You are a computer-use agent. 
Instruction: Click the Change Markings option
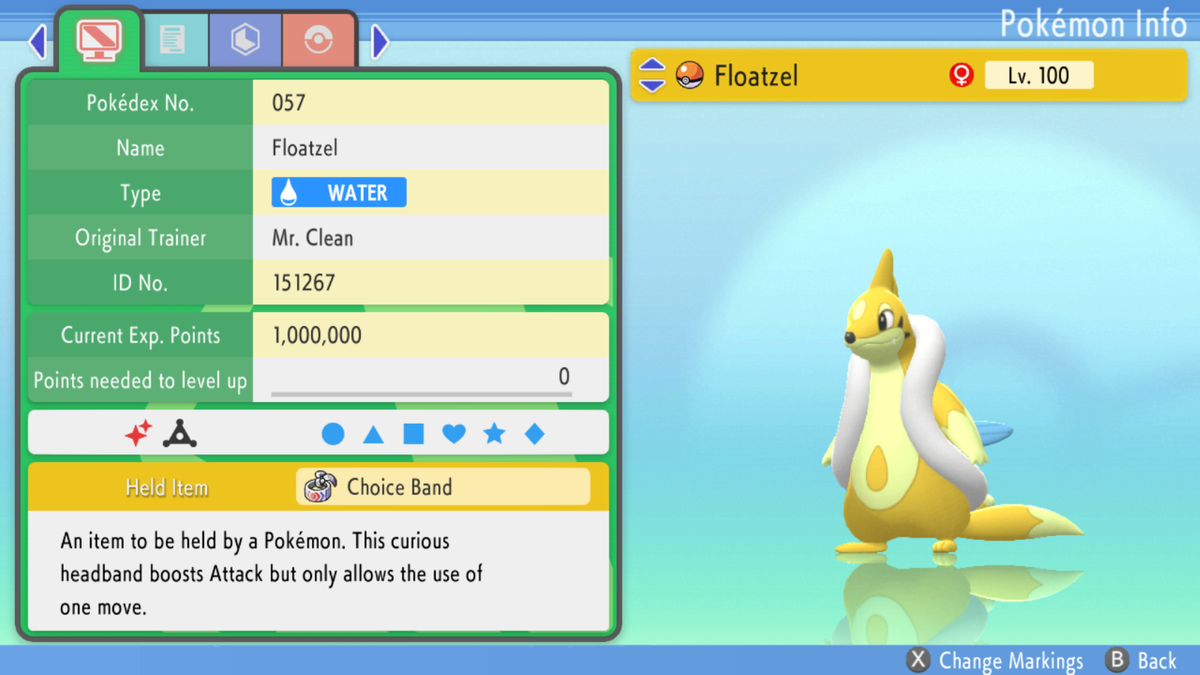pyautogui.click(x=995, y=661)
